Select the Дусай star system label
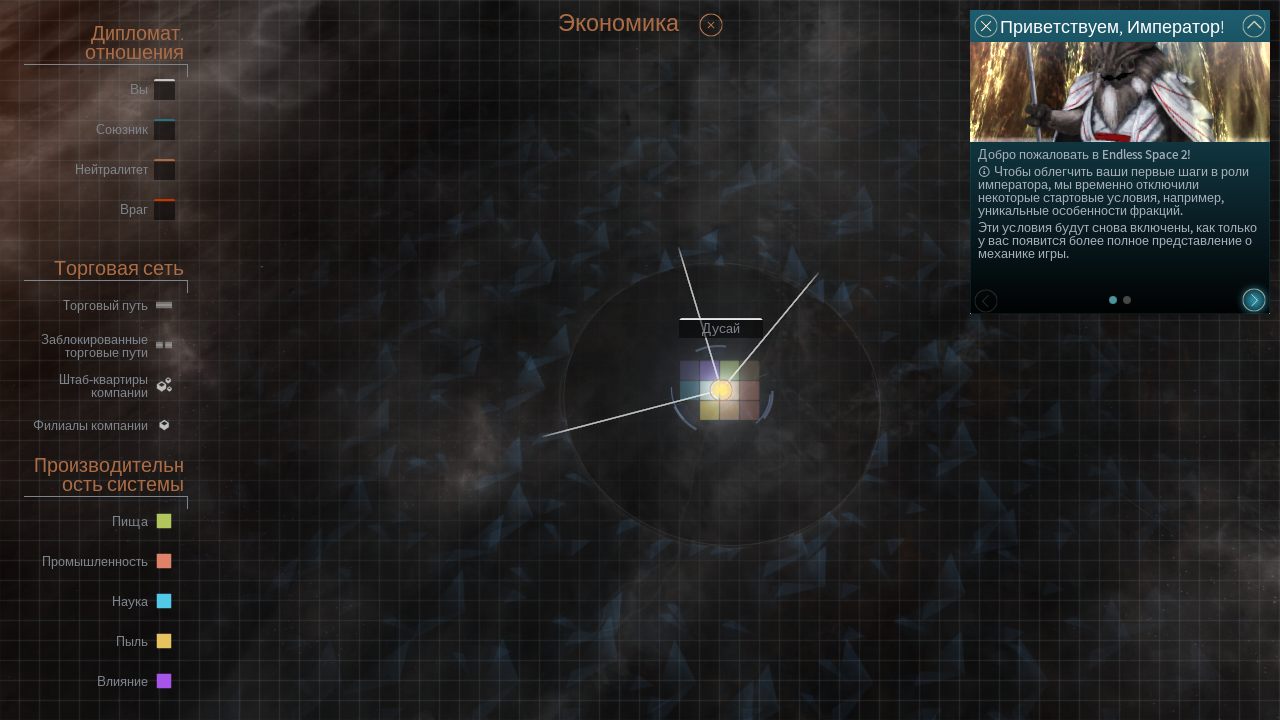 pyautogui.click(x=720, y=328)
